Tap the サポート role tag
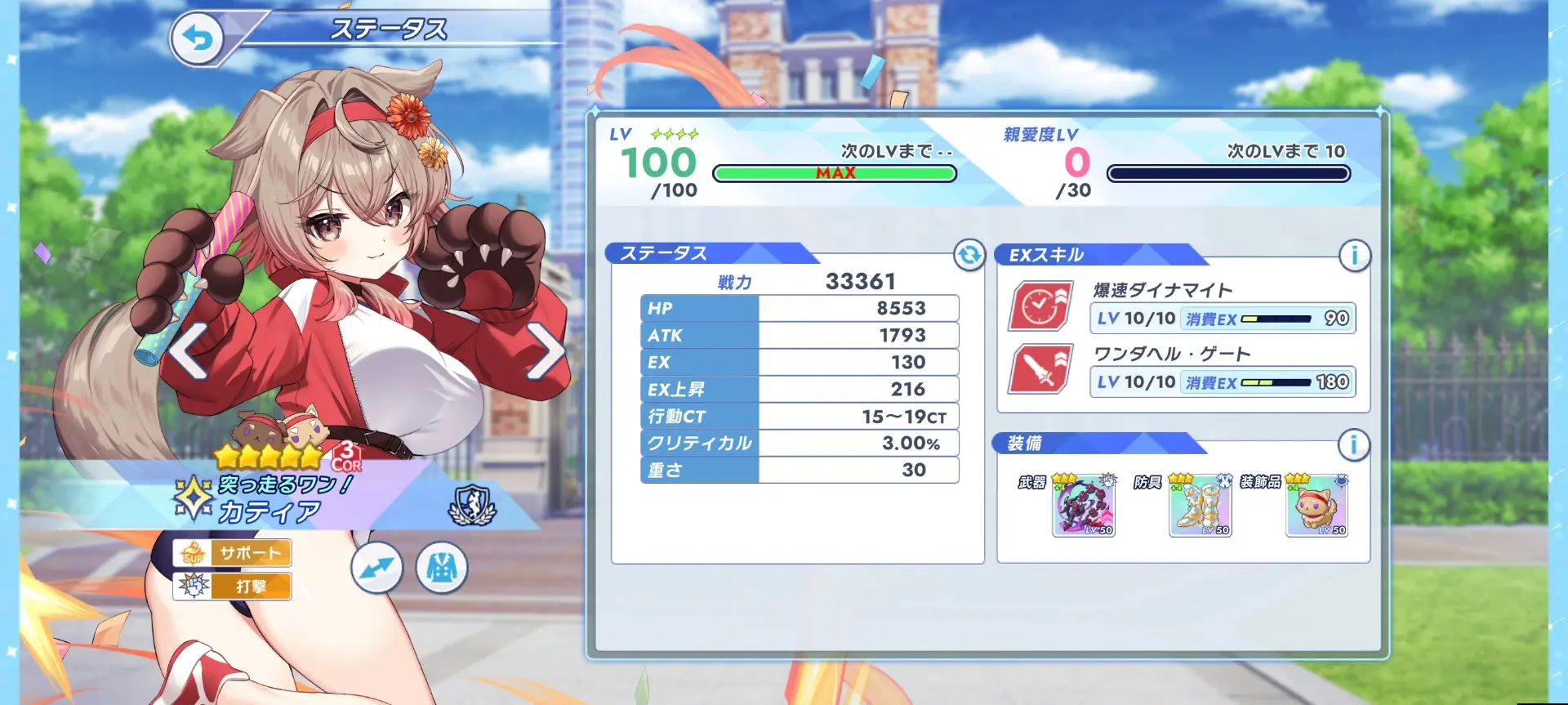 232,553
